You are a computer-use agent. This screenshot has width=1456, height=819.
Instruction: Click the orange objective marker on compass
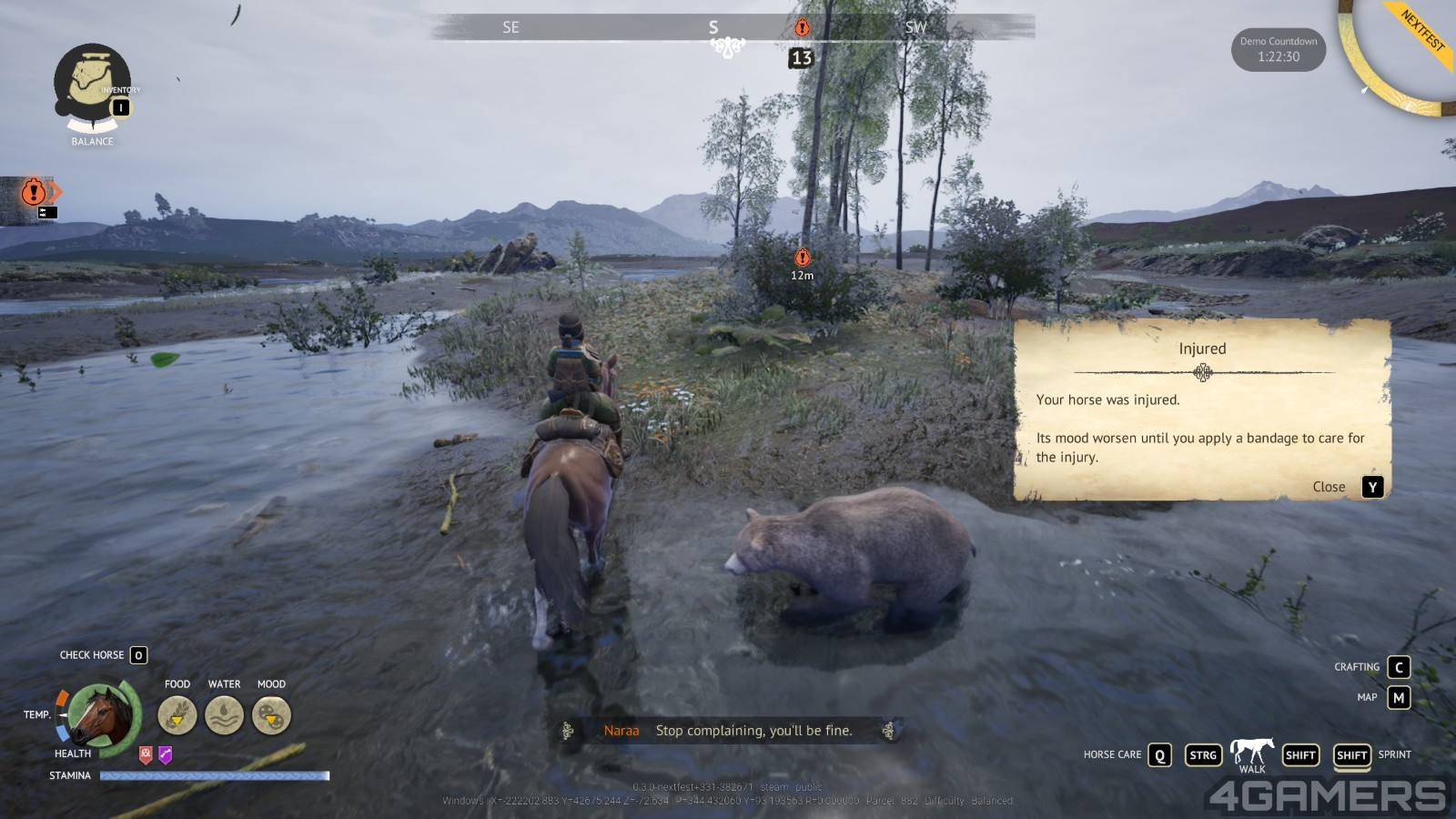[802, 27]
